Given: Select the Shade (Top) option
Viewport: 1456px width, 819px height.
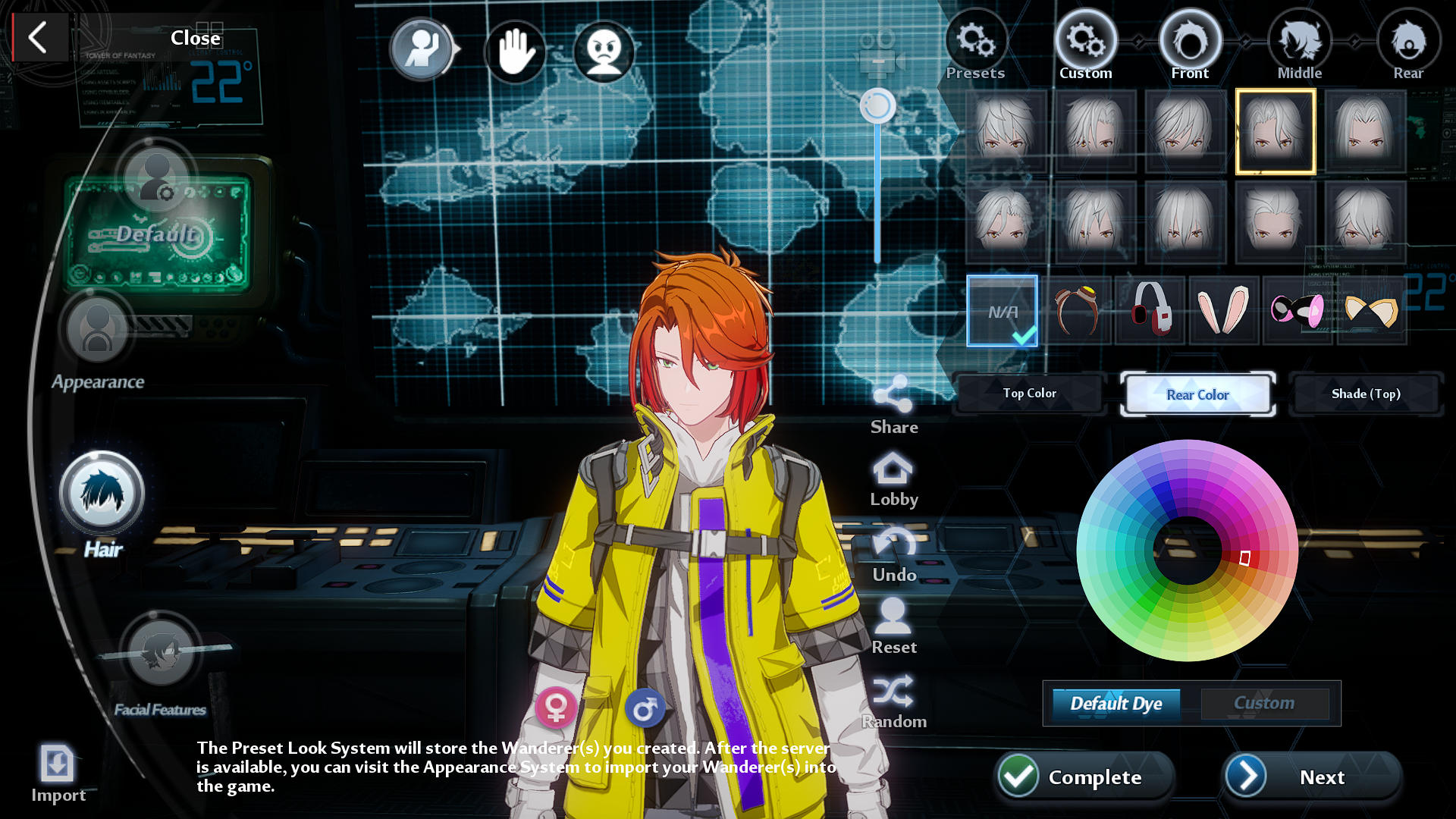Looking at the screenshot, I should [1366, 394].
